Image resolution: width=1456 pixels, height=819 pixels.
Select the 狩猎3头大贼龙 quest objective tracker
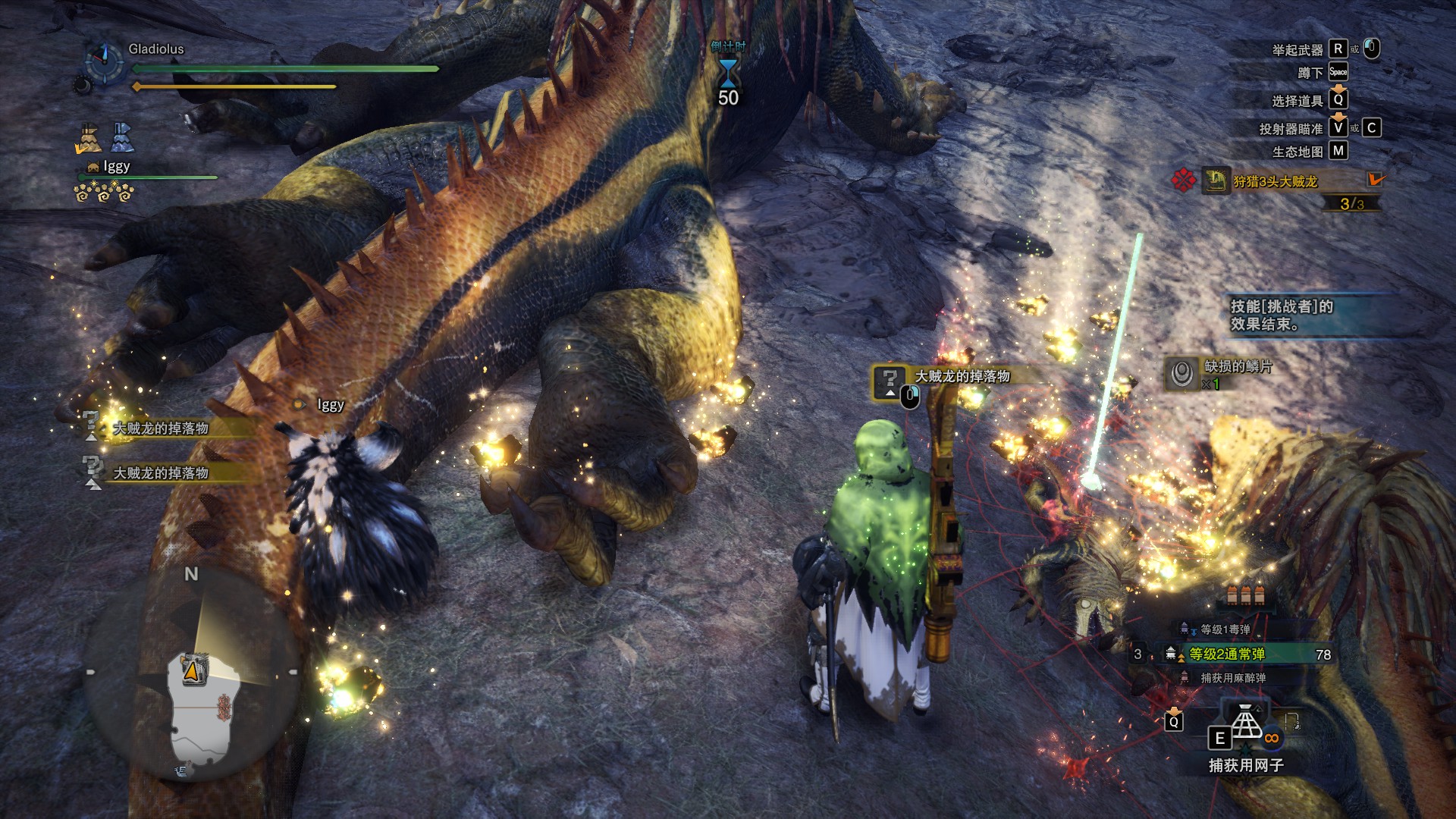click(x=1275, y=181)
